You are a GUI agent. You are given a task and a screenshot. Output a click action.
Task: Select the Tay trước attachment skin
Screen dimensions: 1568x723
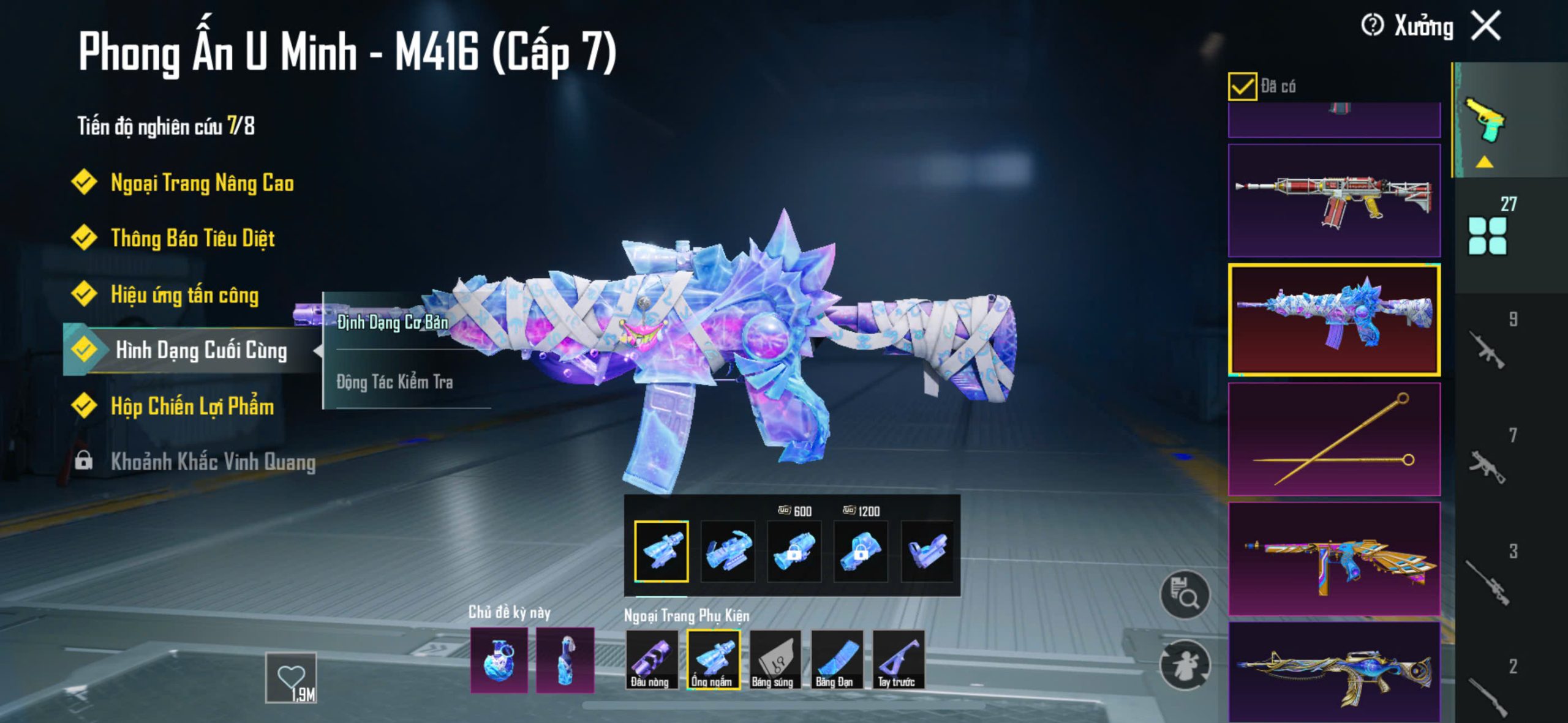pyautogui.click(x=898, y=660)
